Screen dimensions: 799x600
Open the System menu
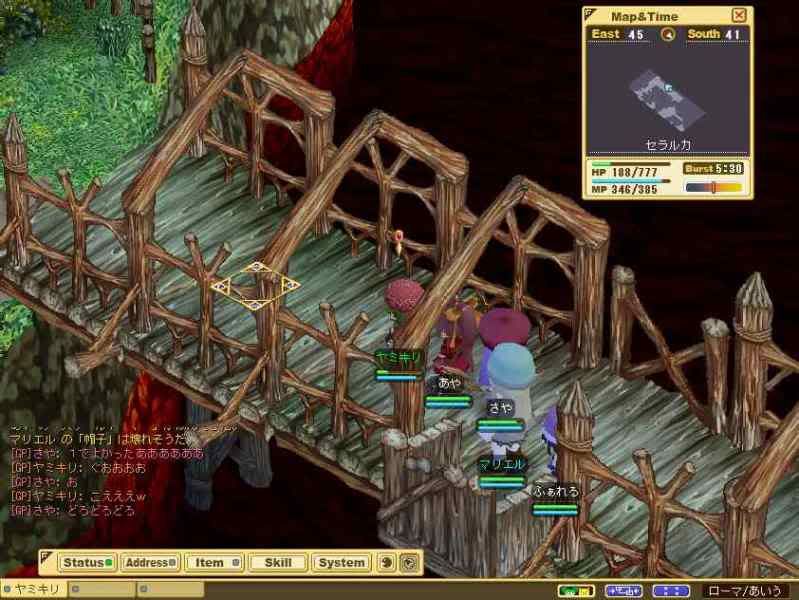pos(341,562)
